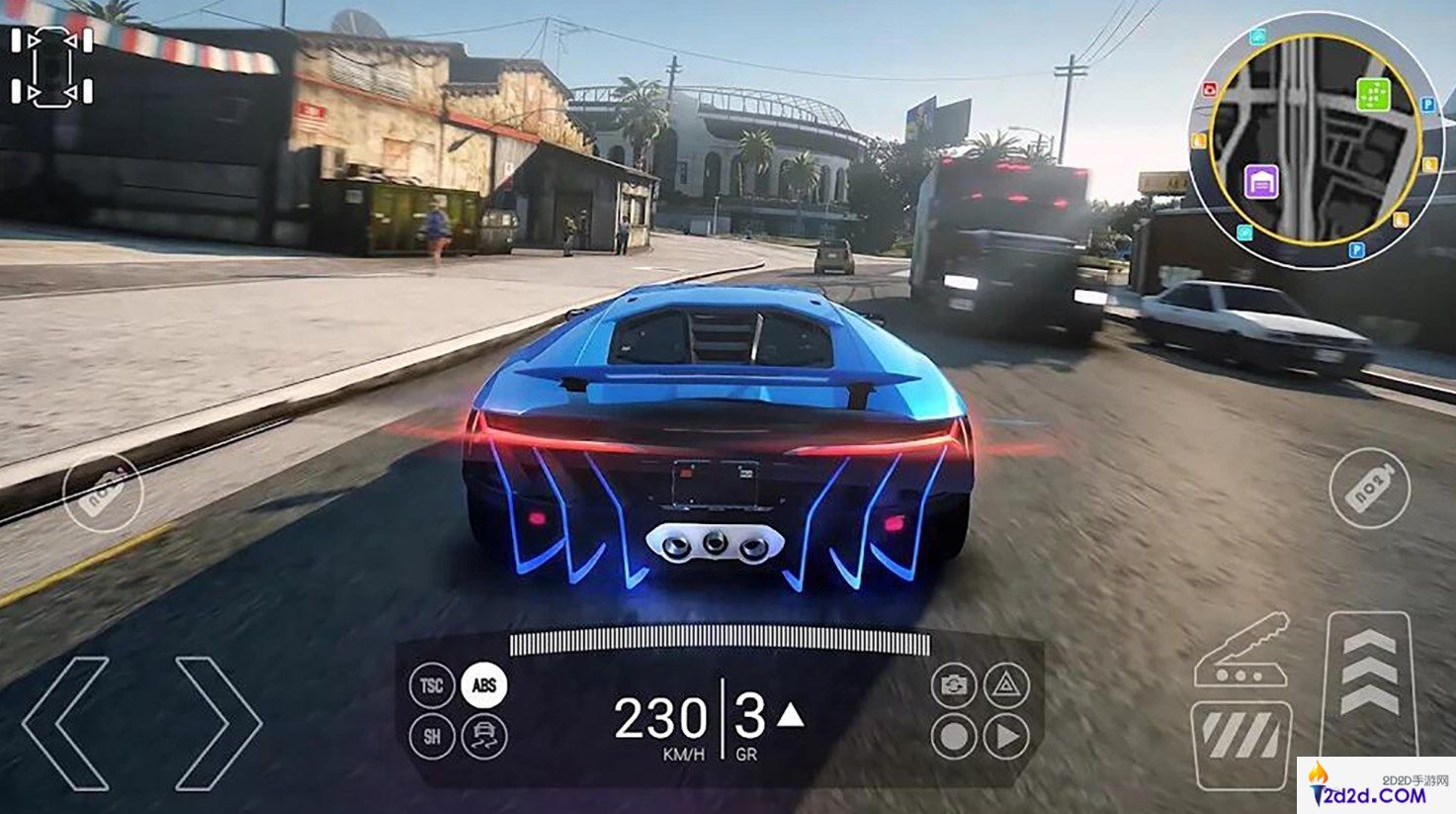1456x814 pixels.
Task: Toggle the TSC traction control
Action: pyautogui.click(x=432, y=685)
